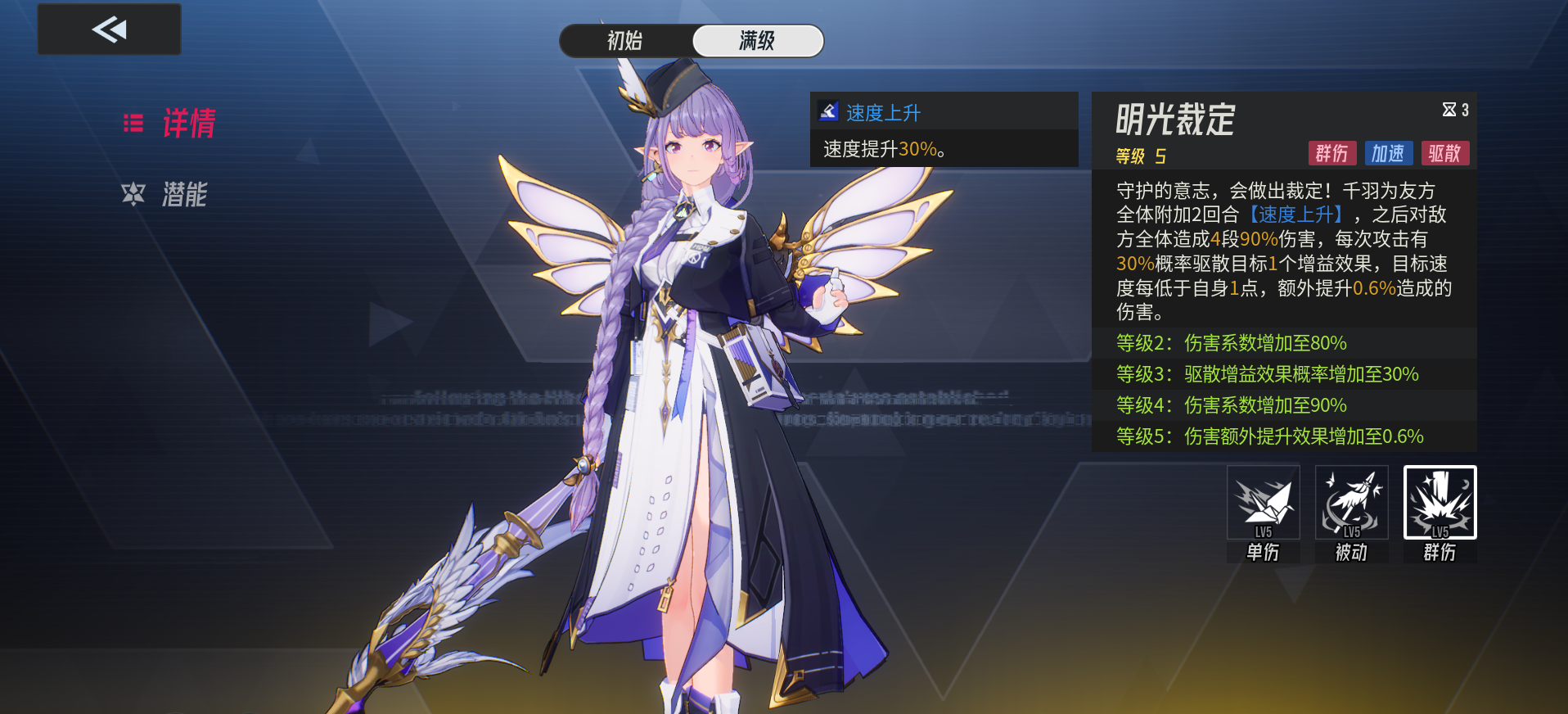The width and height of the screenshot is (1568, 714).
Task: Switch to the 初始 level toggle
Action: (x=625, y=41)
